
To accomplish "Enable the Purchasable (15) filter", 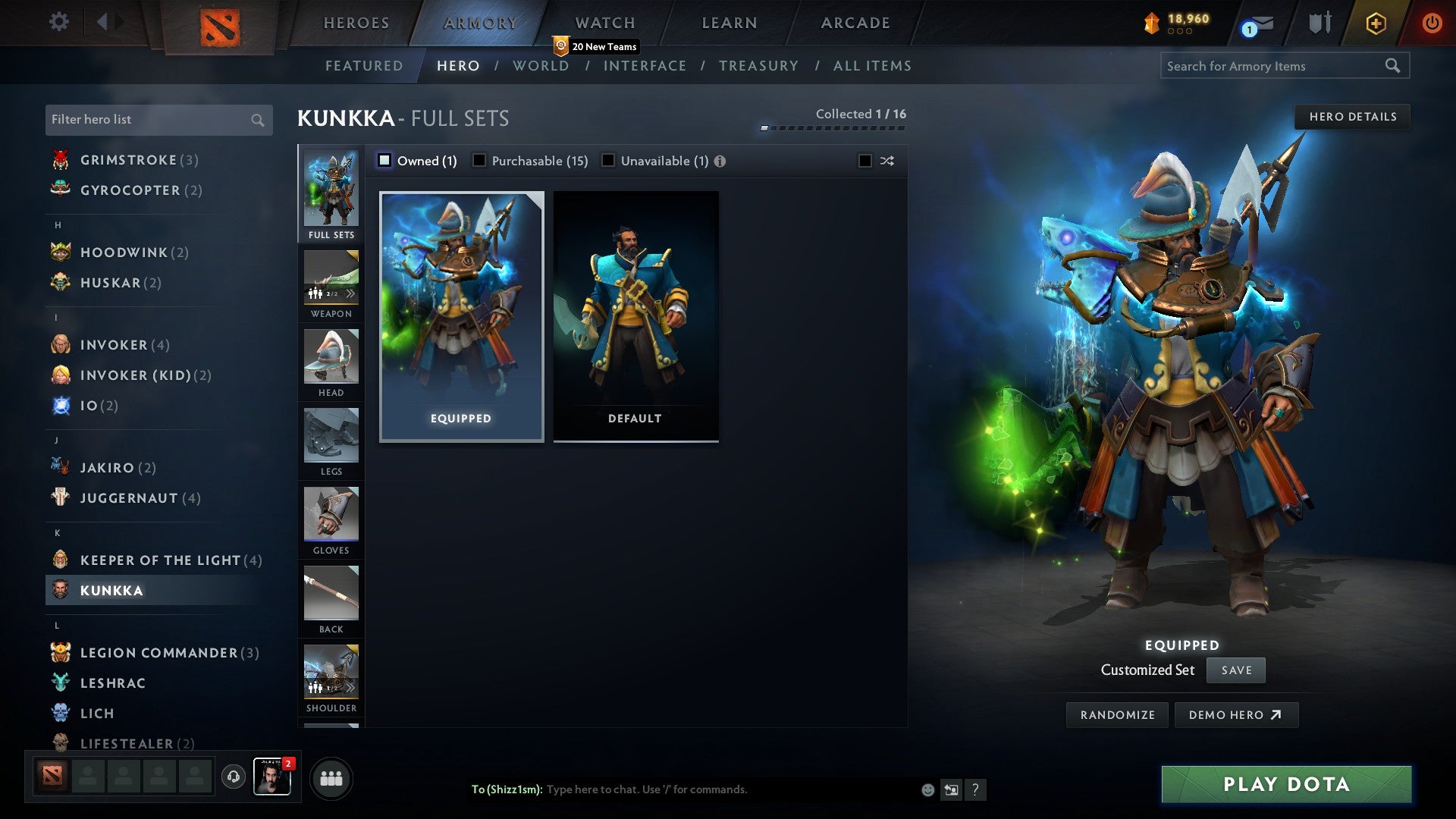I will [479, 161].
